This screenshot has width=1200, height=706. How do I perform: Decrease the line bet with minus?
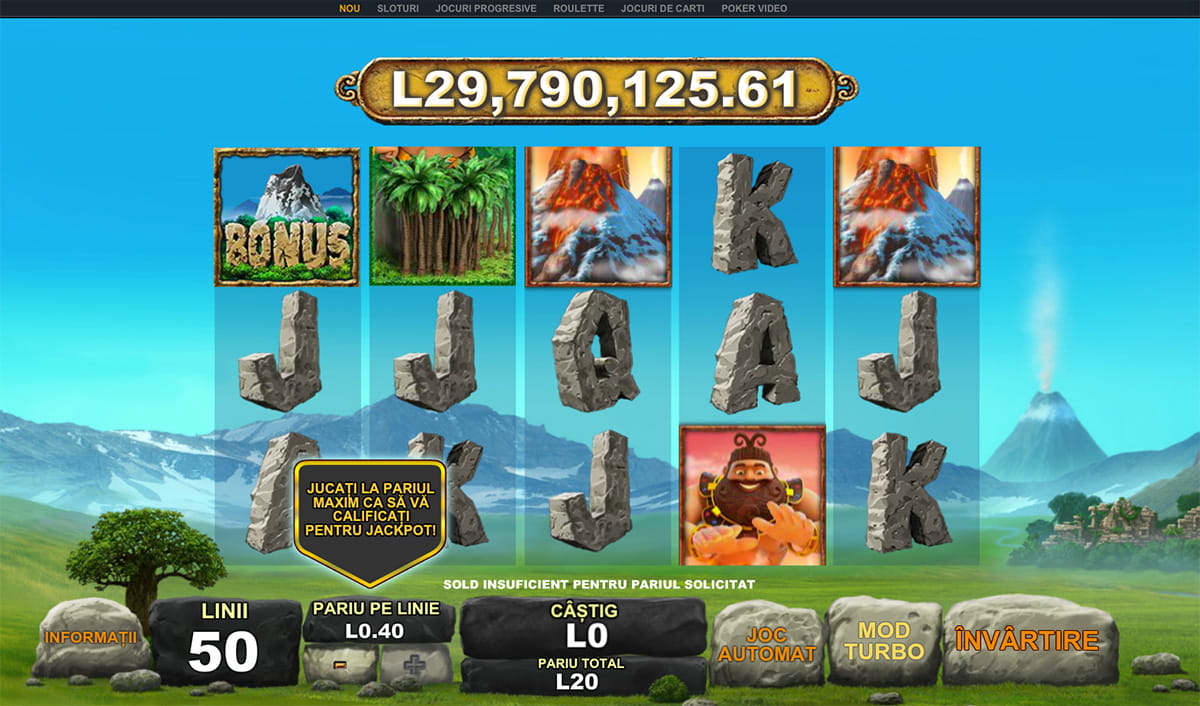[340, 664]
